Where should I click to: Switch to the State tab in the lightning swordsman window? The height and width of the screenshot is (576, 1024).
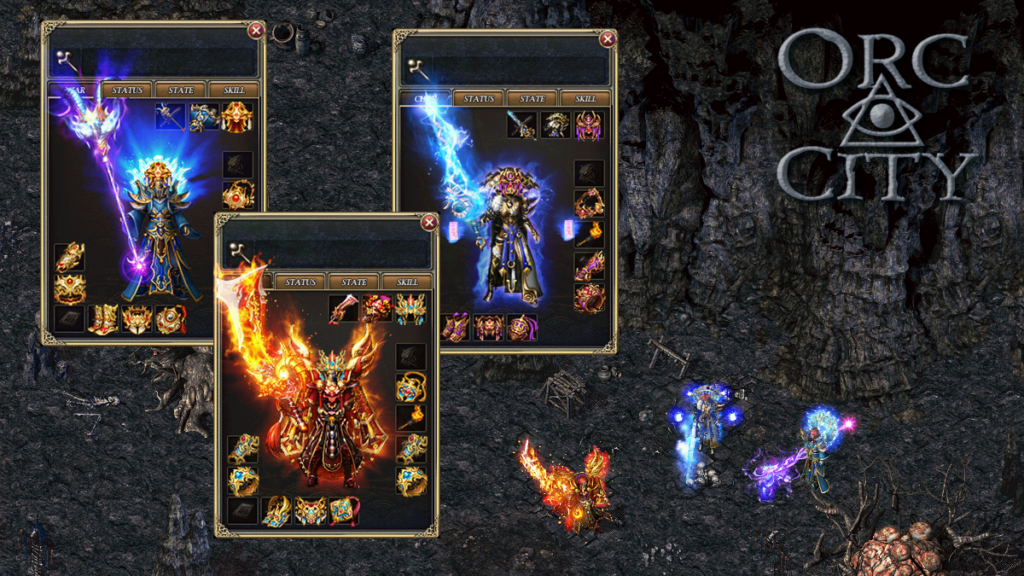click(x=532, y=99)
